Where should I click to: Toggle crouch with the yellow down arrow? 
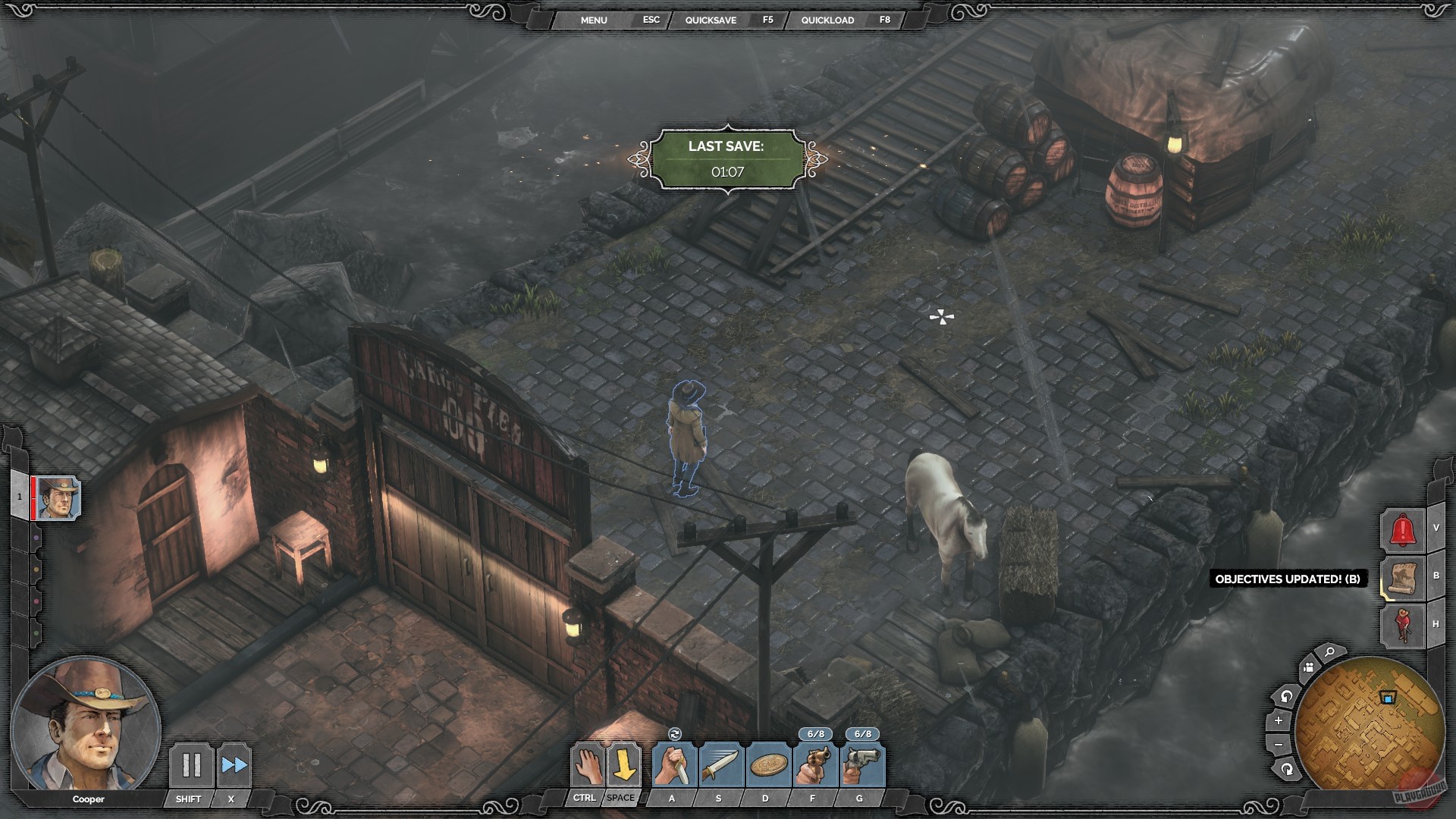coord(623,765)
